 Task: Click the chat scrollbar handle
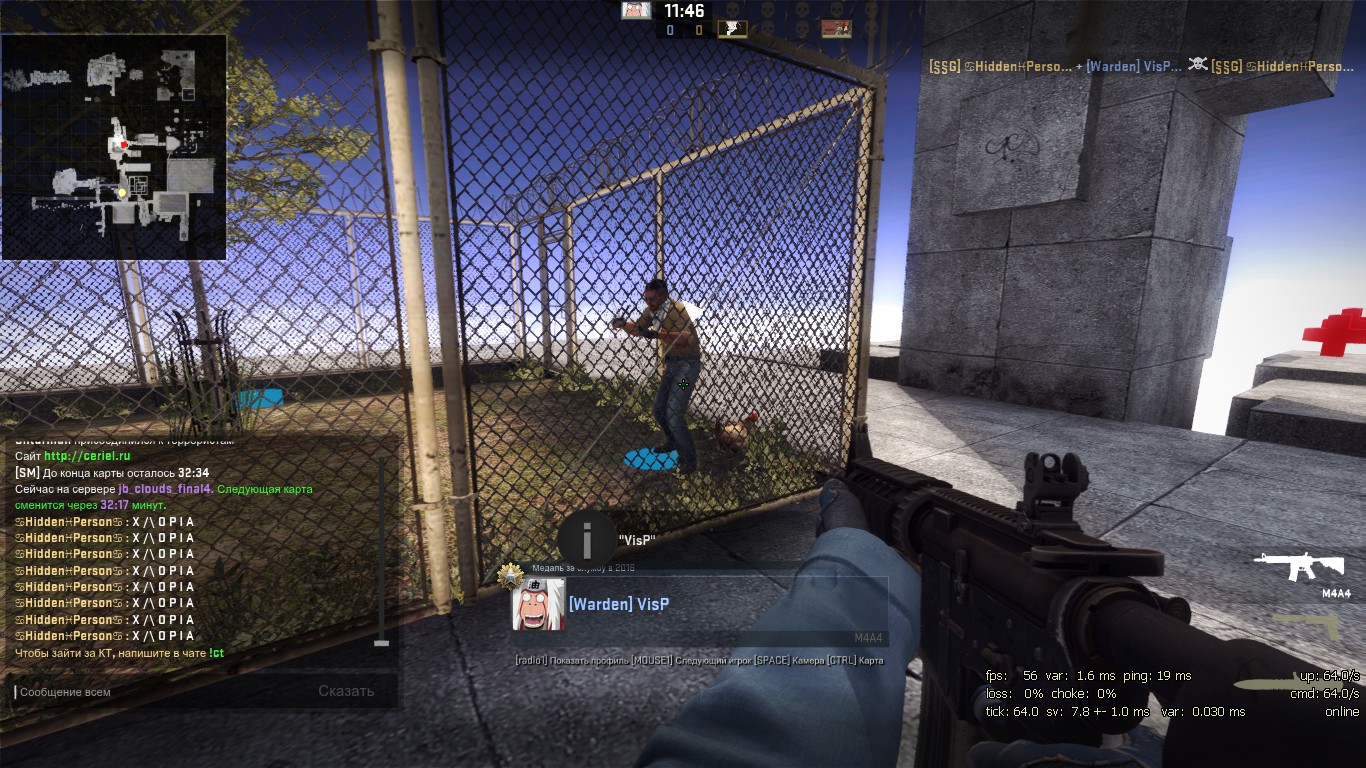pos(381,642)
